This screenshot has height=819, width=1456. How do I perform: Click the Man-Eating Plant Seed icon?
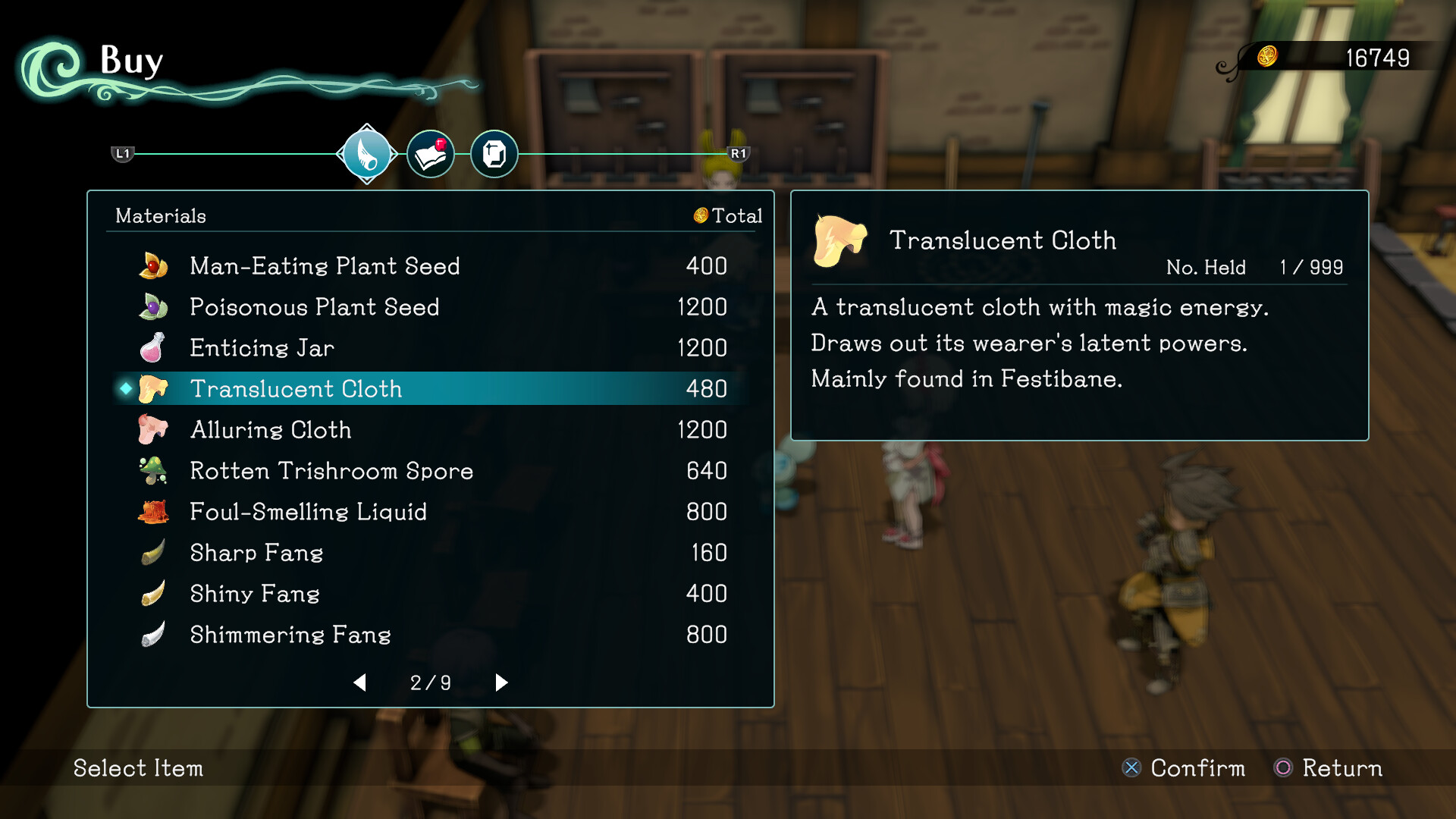click(x=152, y=265)
